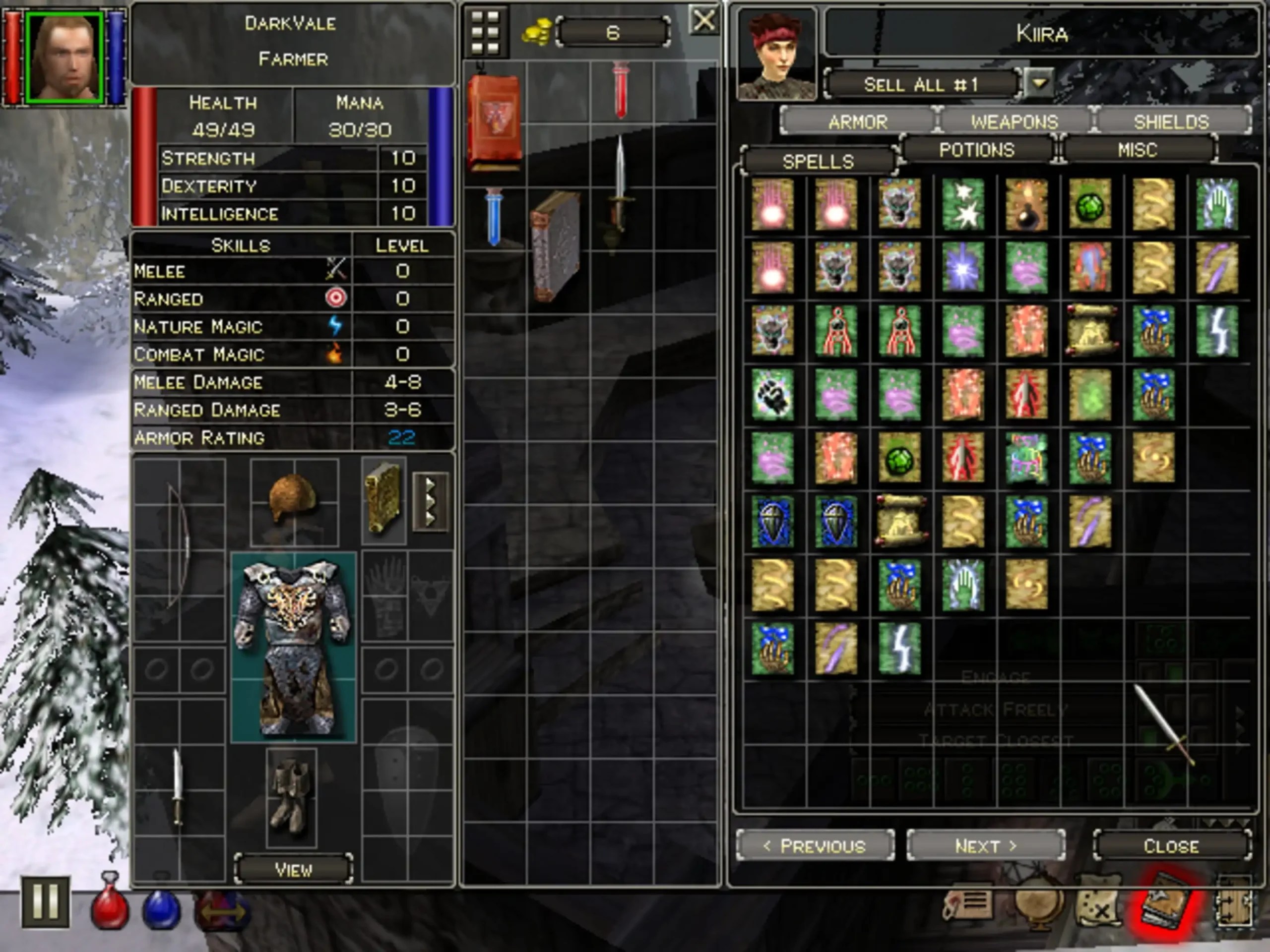1270x952 pixels.
Task: Click the View button under equipment
Action: (x=293, y=869)
